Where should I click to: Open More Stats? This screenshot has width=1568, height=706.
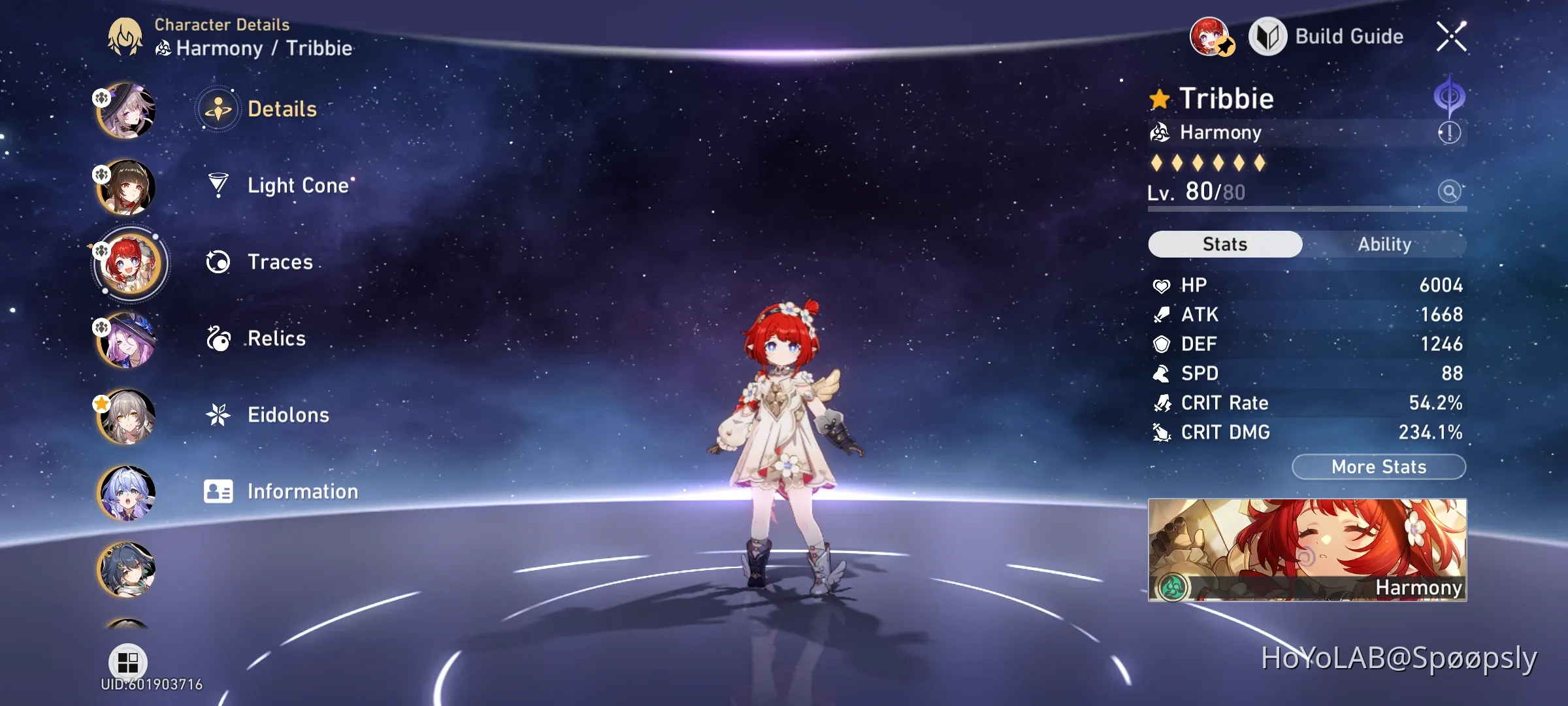coord(1379,466)
